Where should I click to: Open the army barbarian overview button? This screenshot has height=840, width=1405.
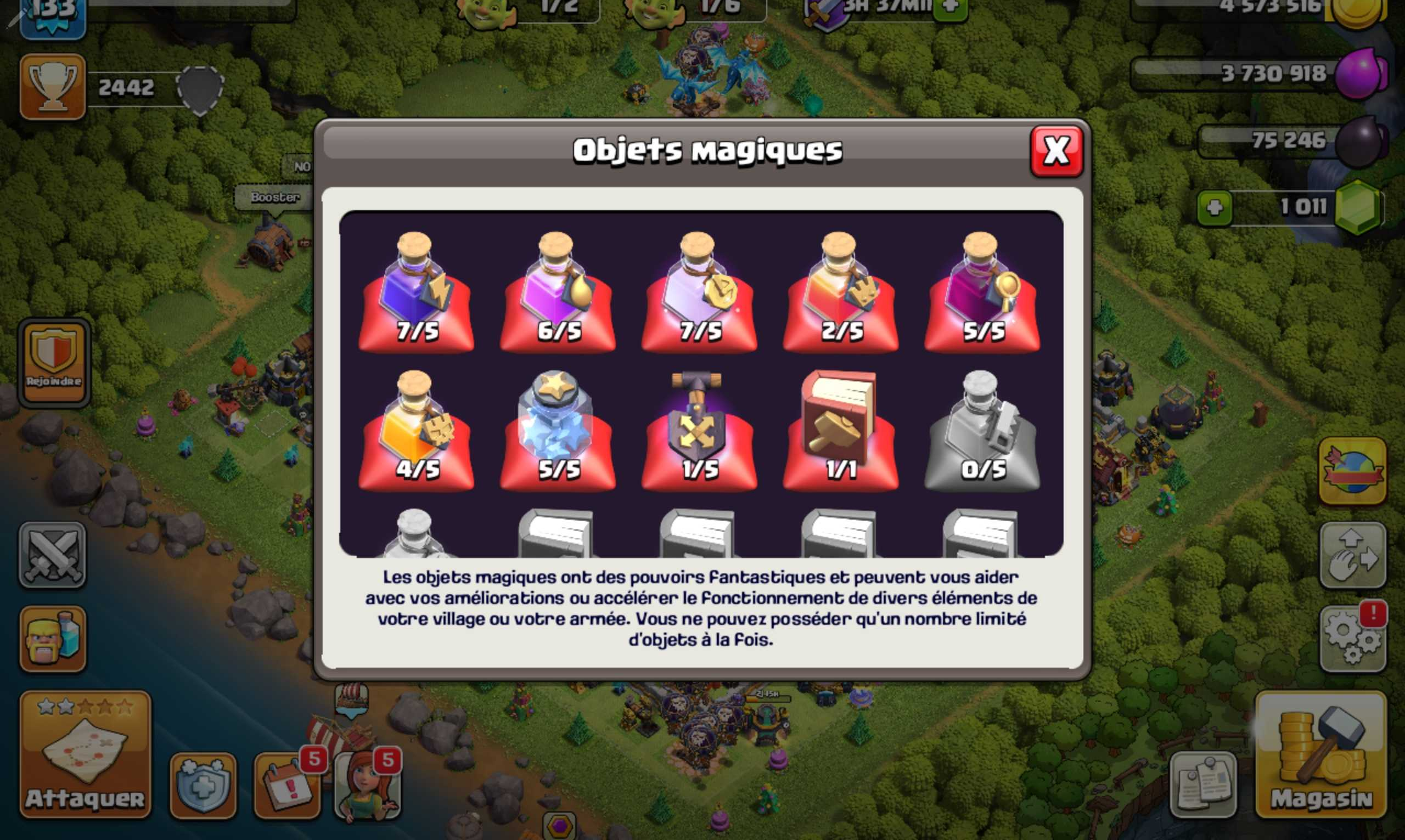click(53, 639)
